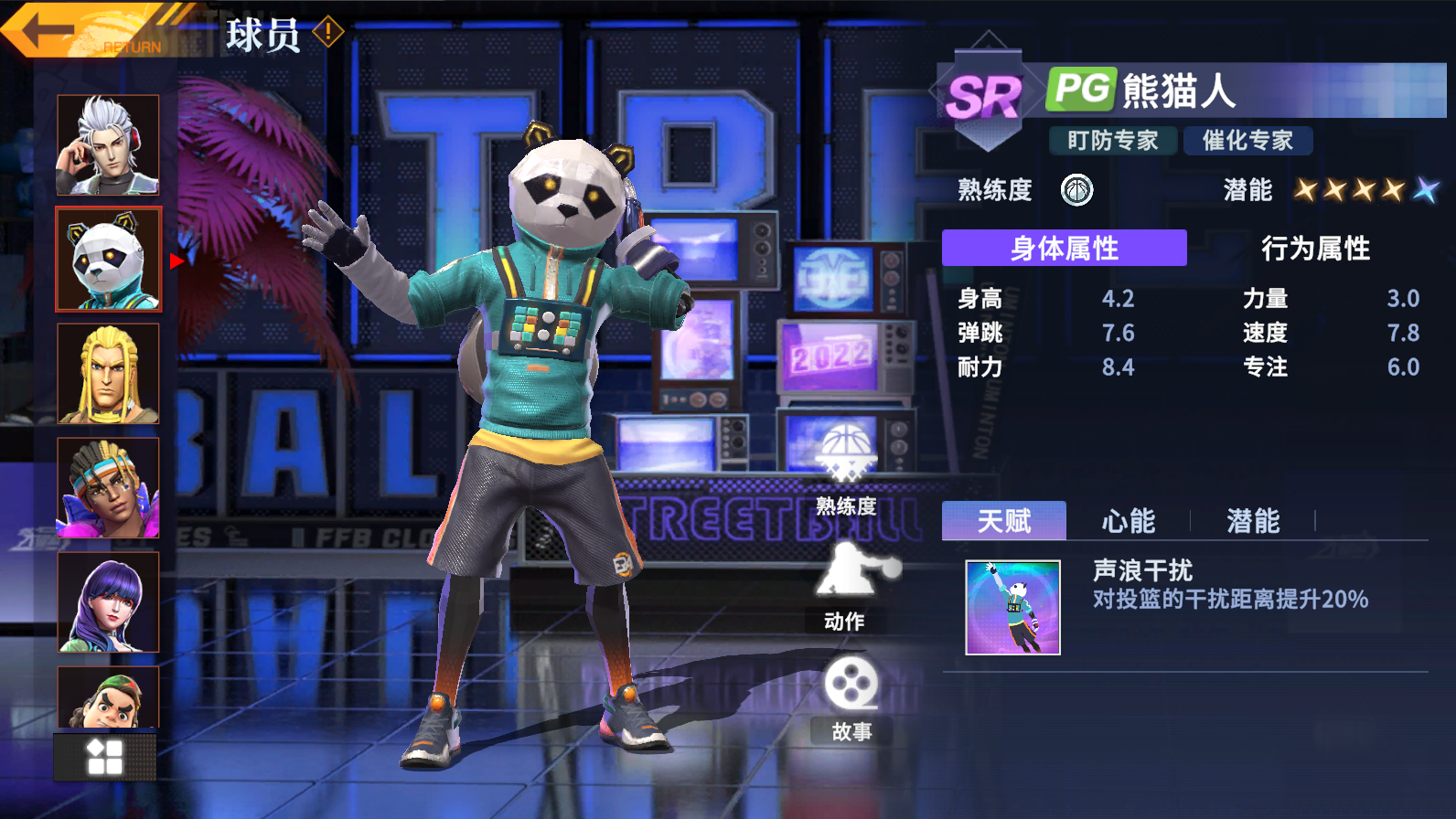This screenshot has width=1456, height=819.
Task: Click the 盯防专家 specialty tag
Action: pos(1111,141)
